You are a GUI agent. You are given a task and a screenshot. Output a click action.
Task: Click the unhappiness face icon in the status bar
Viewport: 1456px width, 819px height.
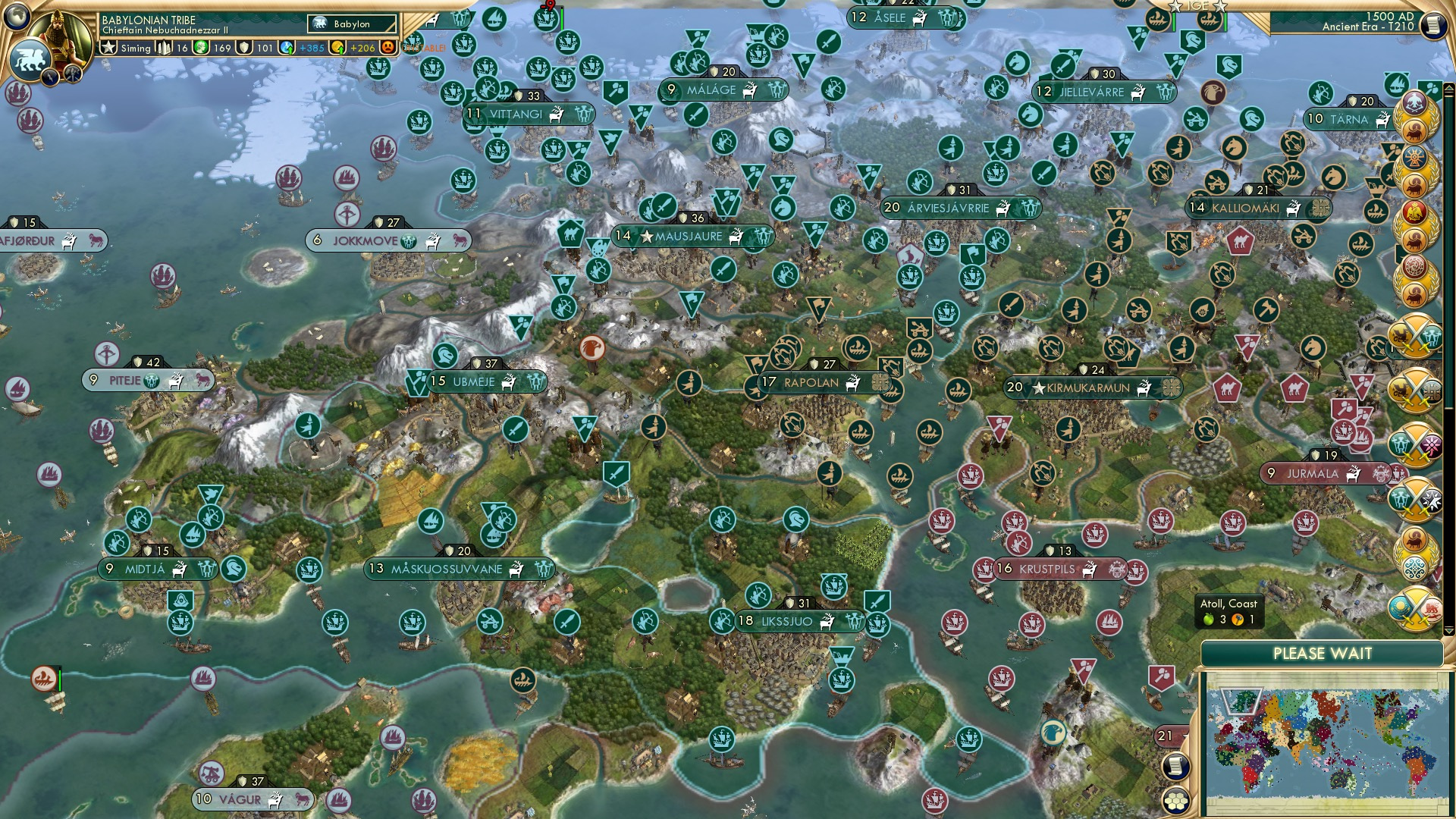(x=388, y=48)
